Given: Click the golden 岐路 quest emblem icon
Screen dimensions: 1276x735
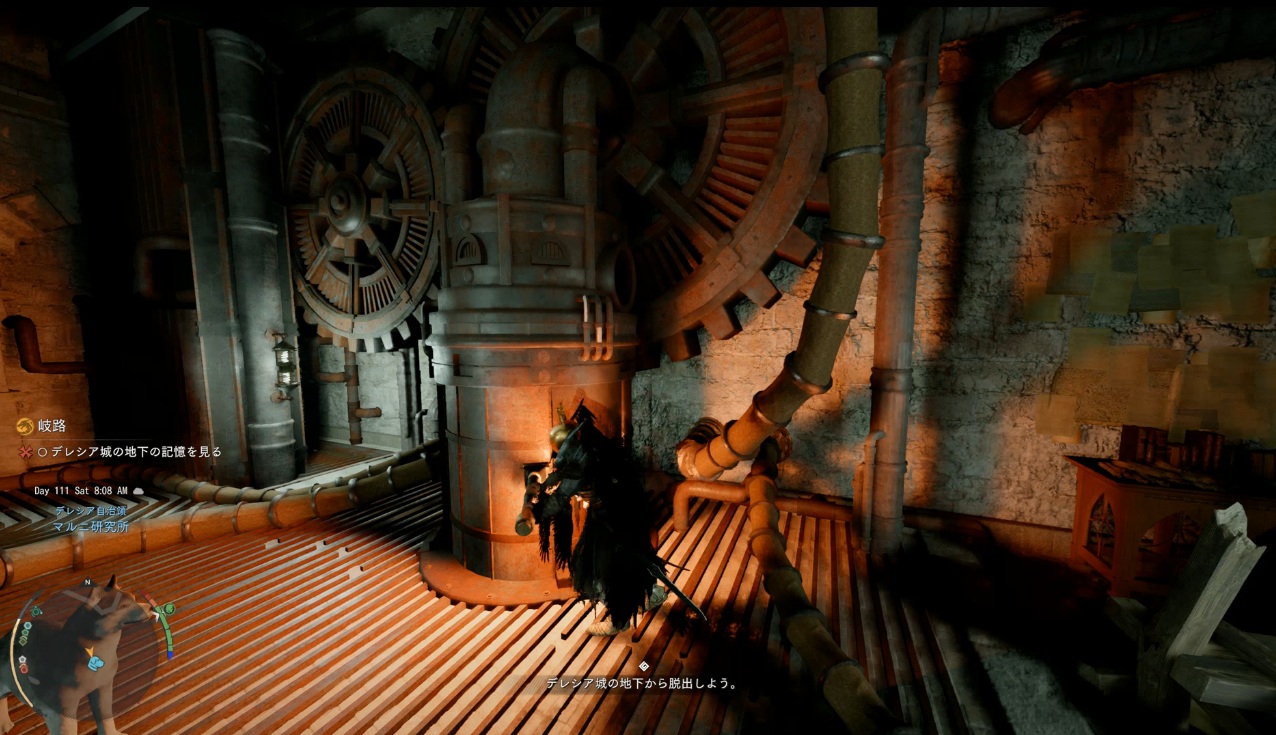Looking at the screenshot, I should point(24,427).
